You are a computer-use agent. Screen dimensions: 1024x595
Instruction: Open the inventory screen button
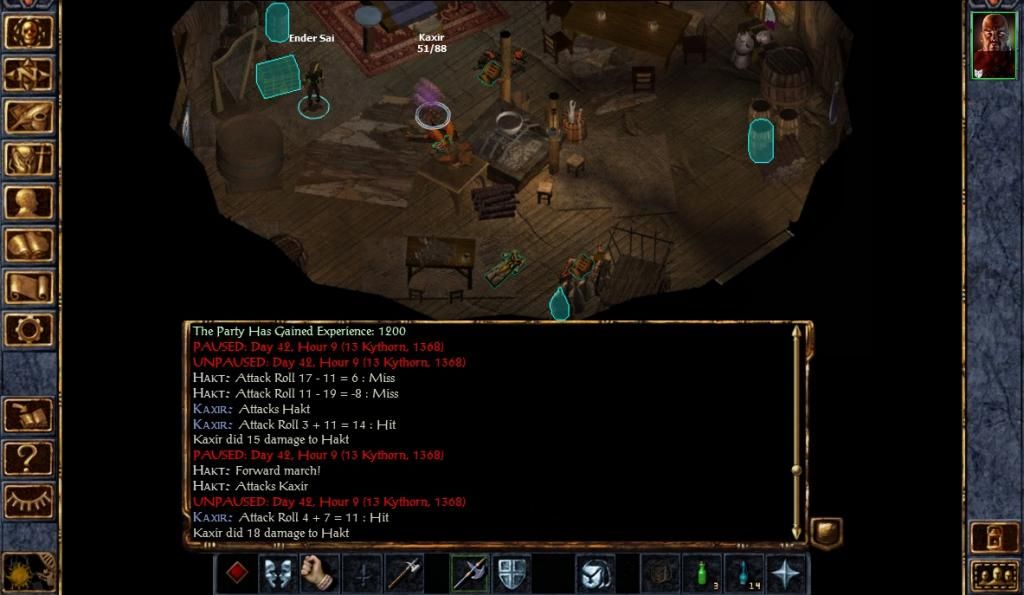[x=30, y=159]
